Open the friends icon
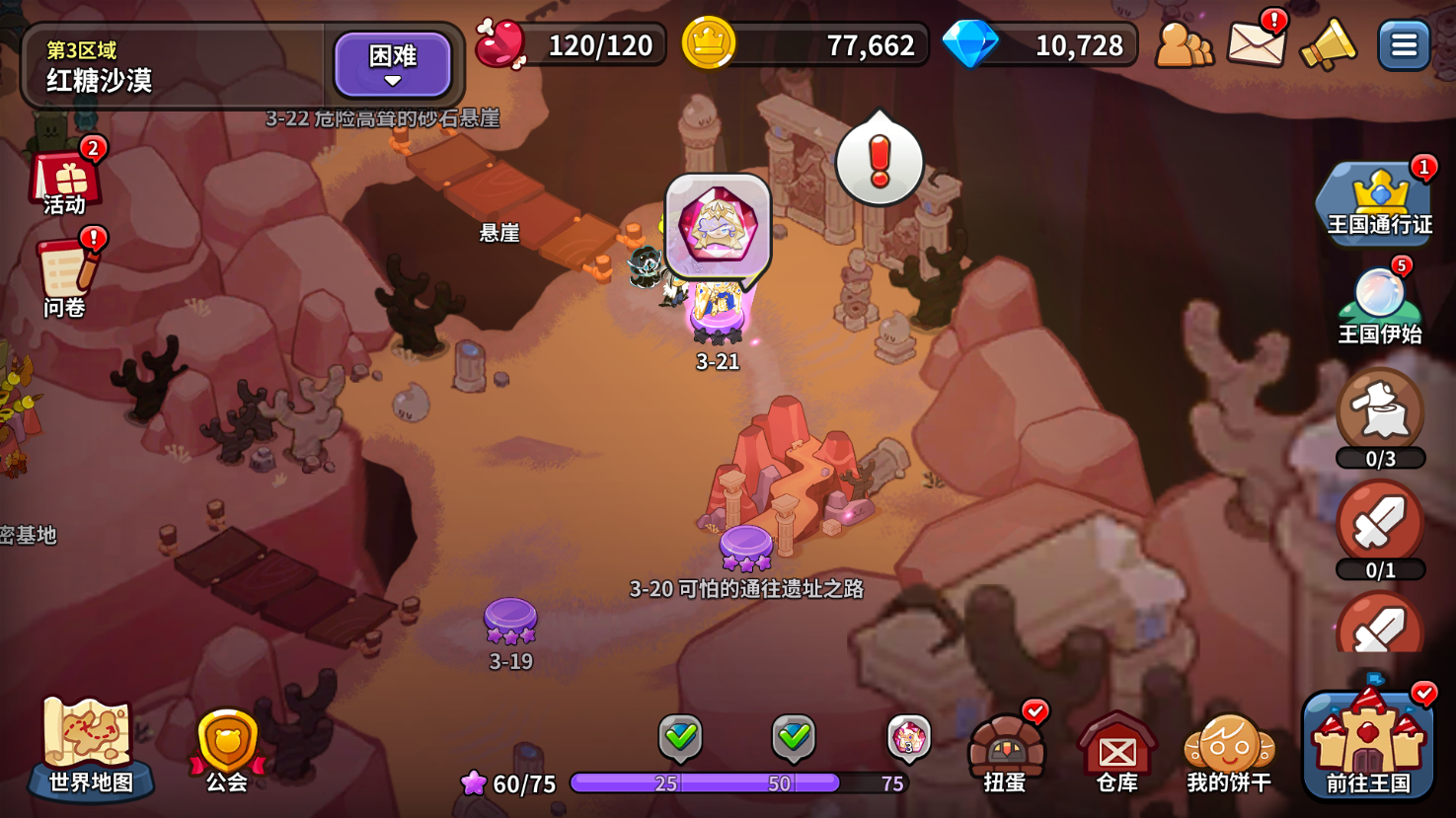 coord(1183,44)
